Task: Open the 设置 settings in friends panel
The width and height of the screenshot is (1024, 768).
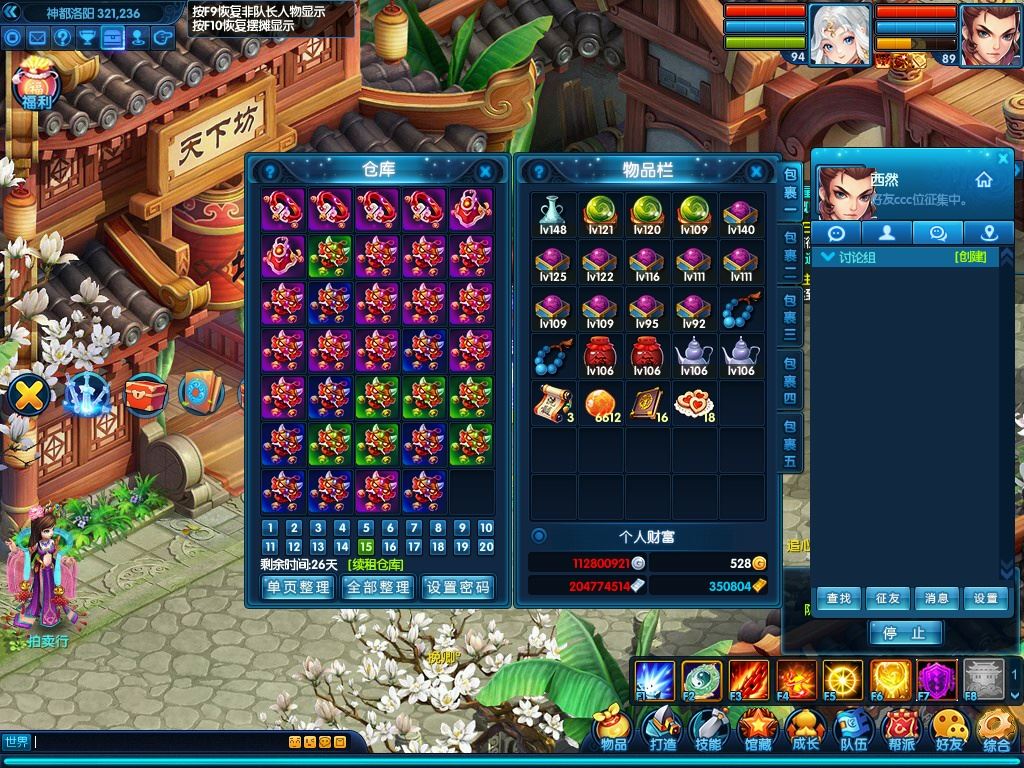Action: pos(986,598)
